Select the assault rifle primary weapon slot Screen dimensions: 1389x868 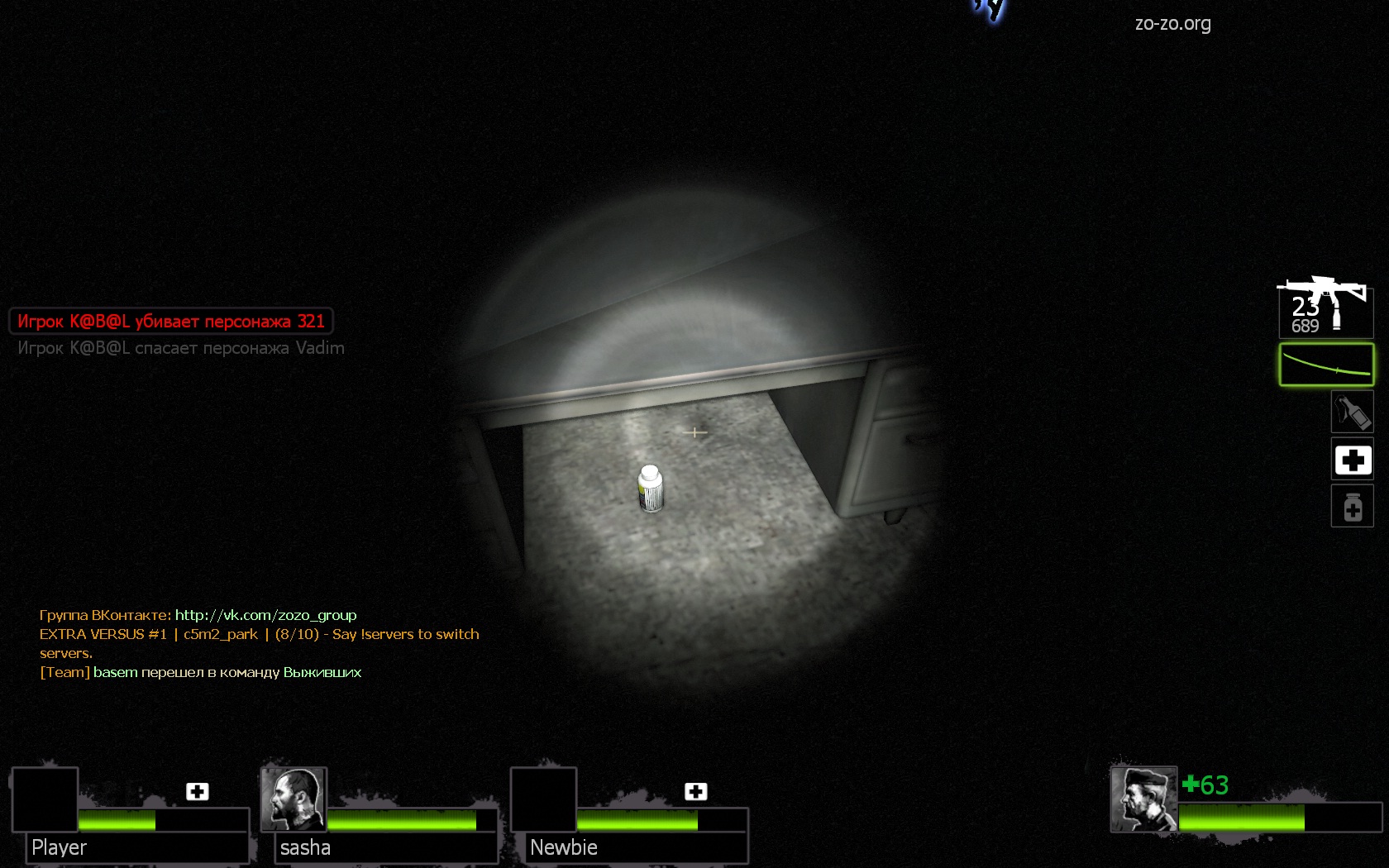(1325, 307)
